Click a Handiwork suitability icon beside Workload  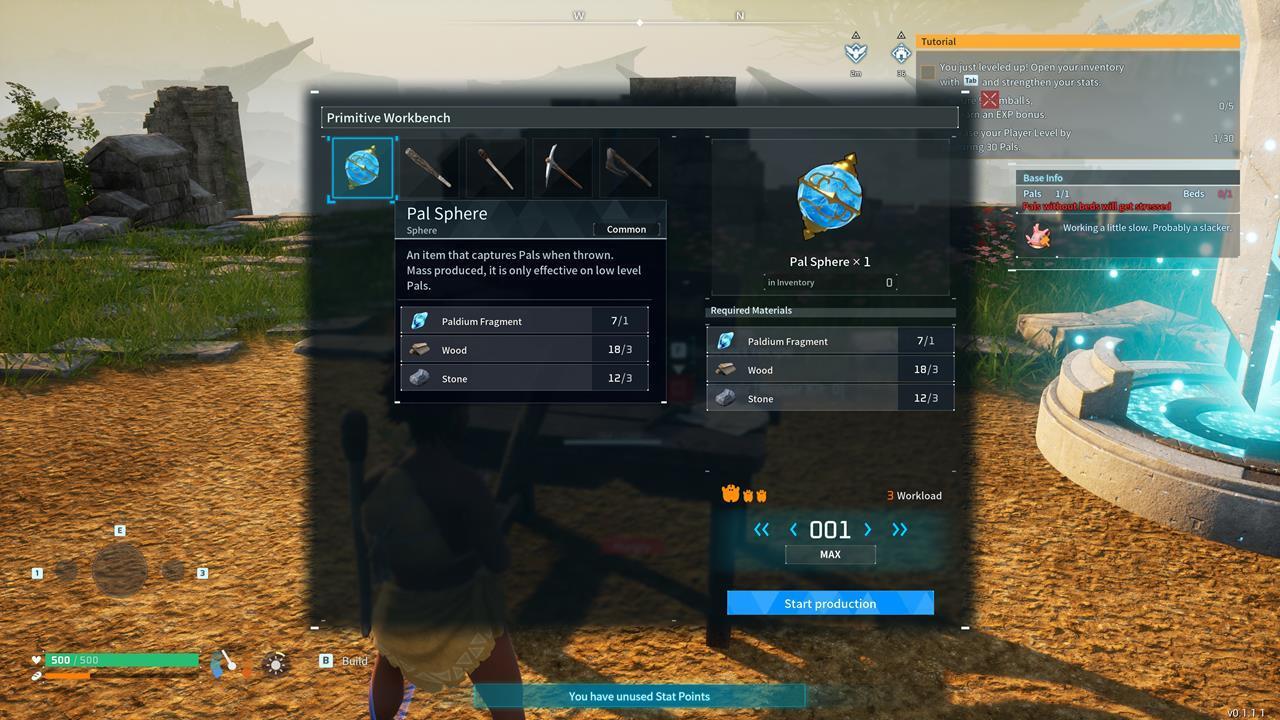click(733, 493)
